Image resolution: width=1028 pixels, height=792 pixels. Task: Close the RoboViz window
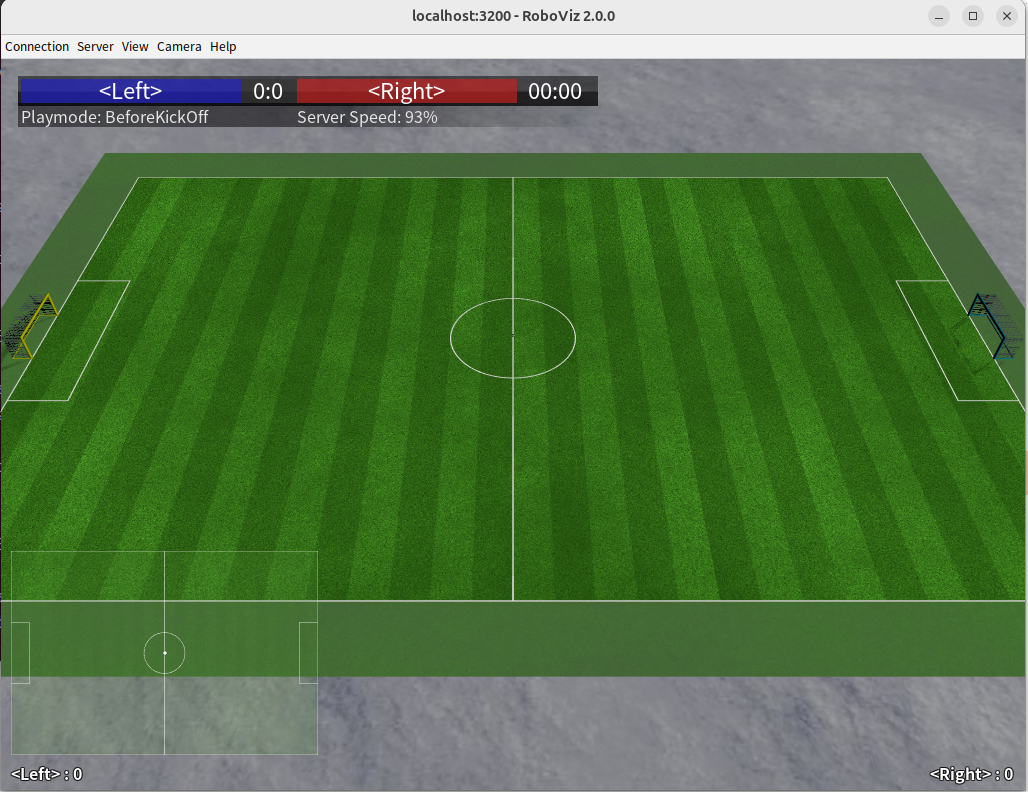(1005, 15)
